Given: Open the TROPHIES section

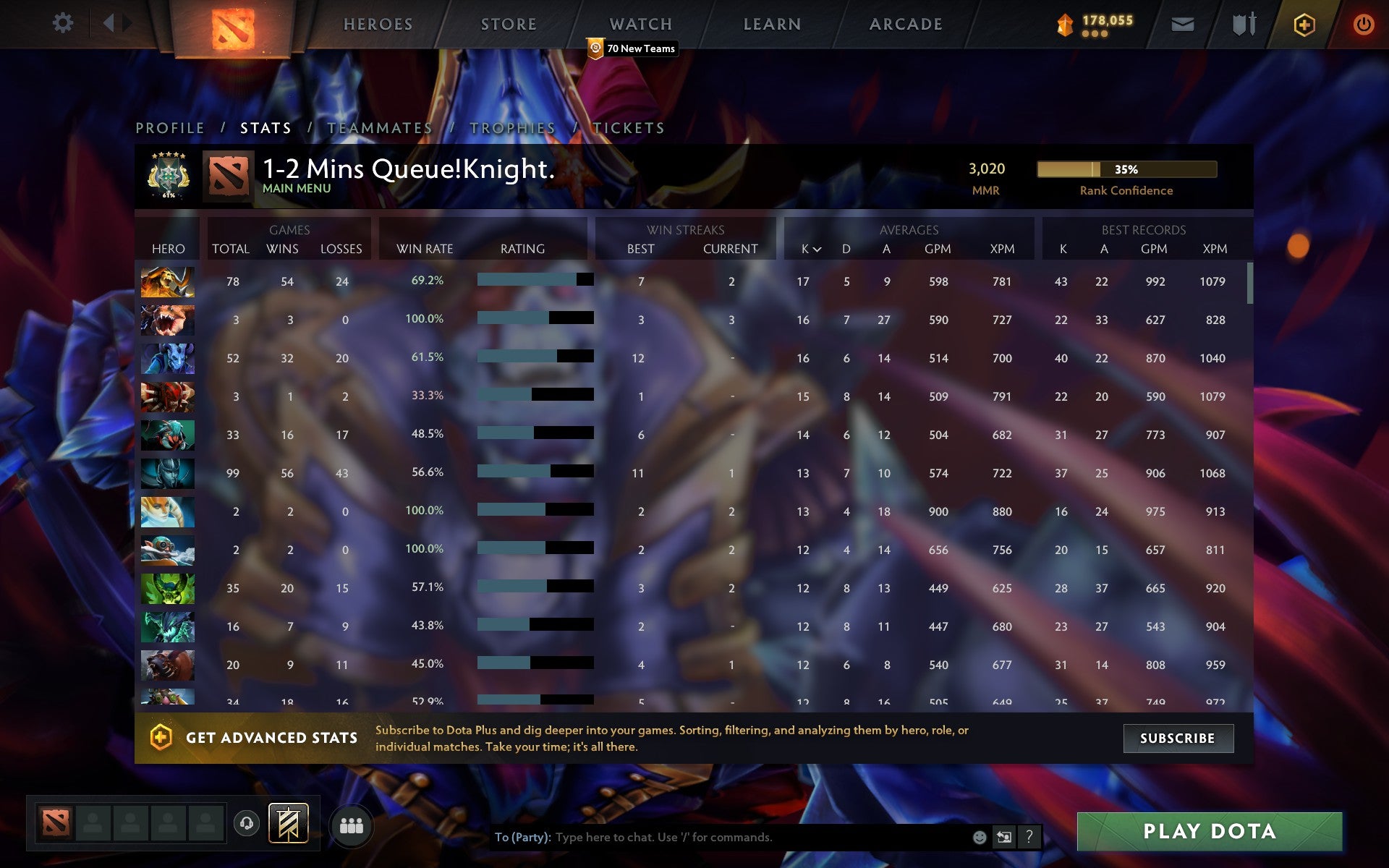Looking at the screenshot, I should click(511, 127).
